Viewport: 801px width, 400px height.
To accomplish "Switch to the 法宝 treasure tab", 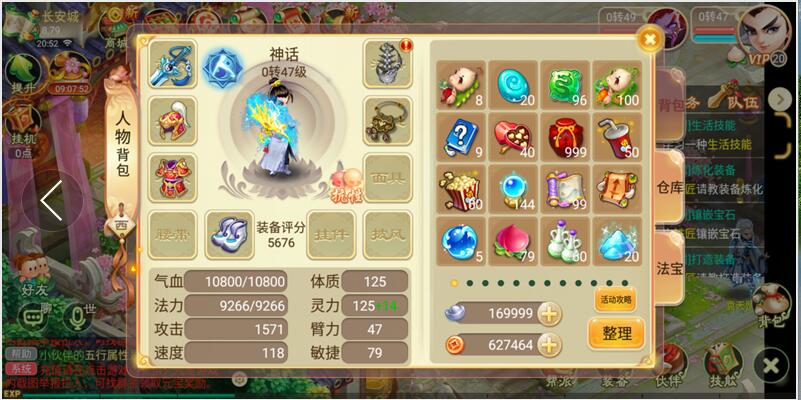I will pos(670,268).
